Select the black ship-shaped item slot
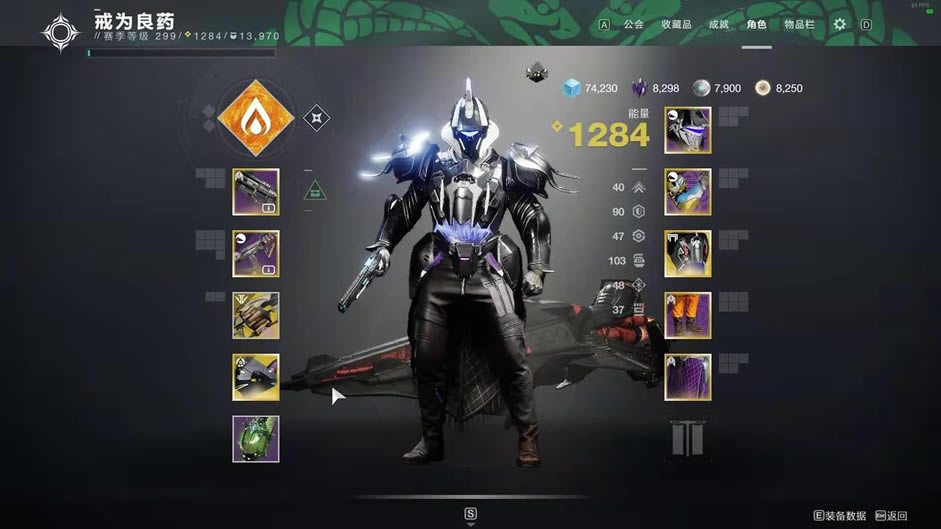Image resolution: width=941 pixels, height=529 pixels. point(256,377)
